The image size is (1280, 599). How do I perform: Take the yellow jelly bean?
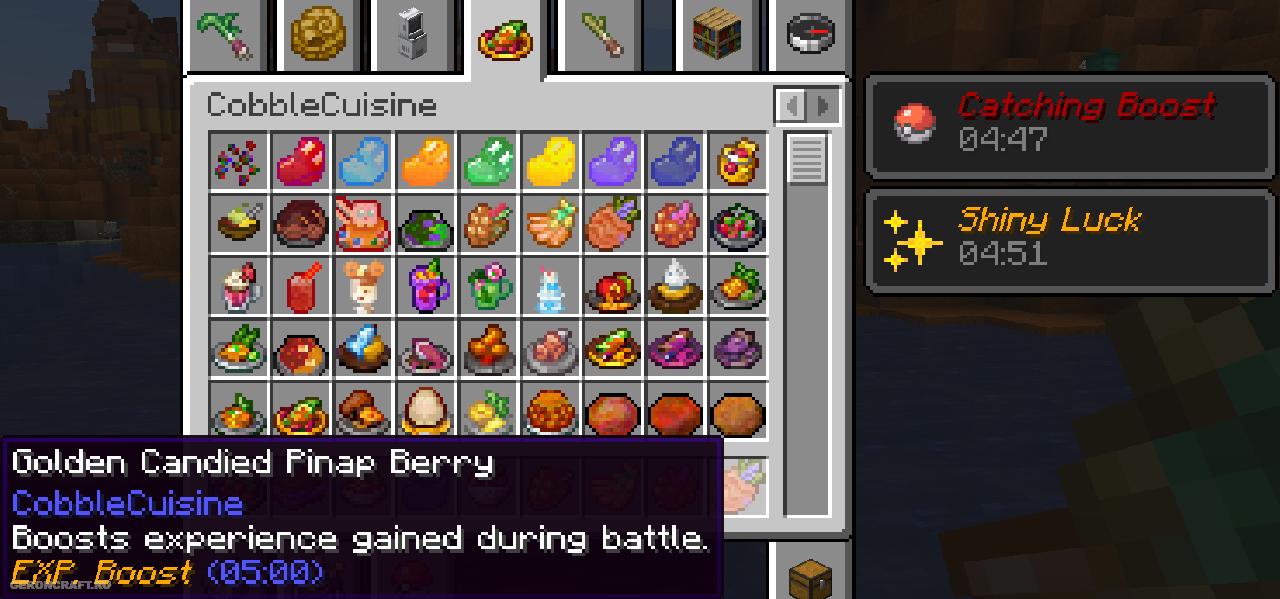(550, 161)
